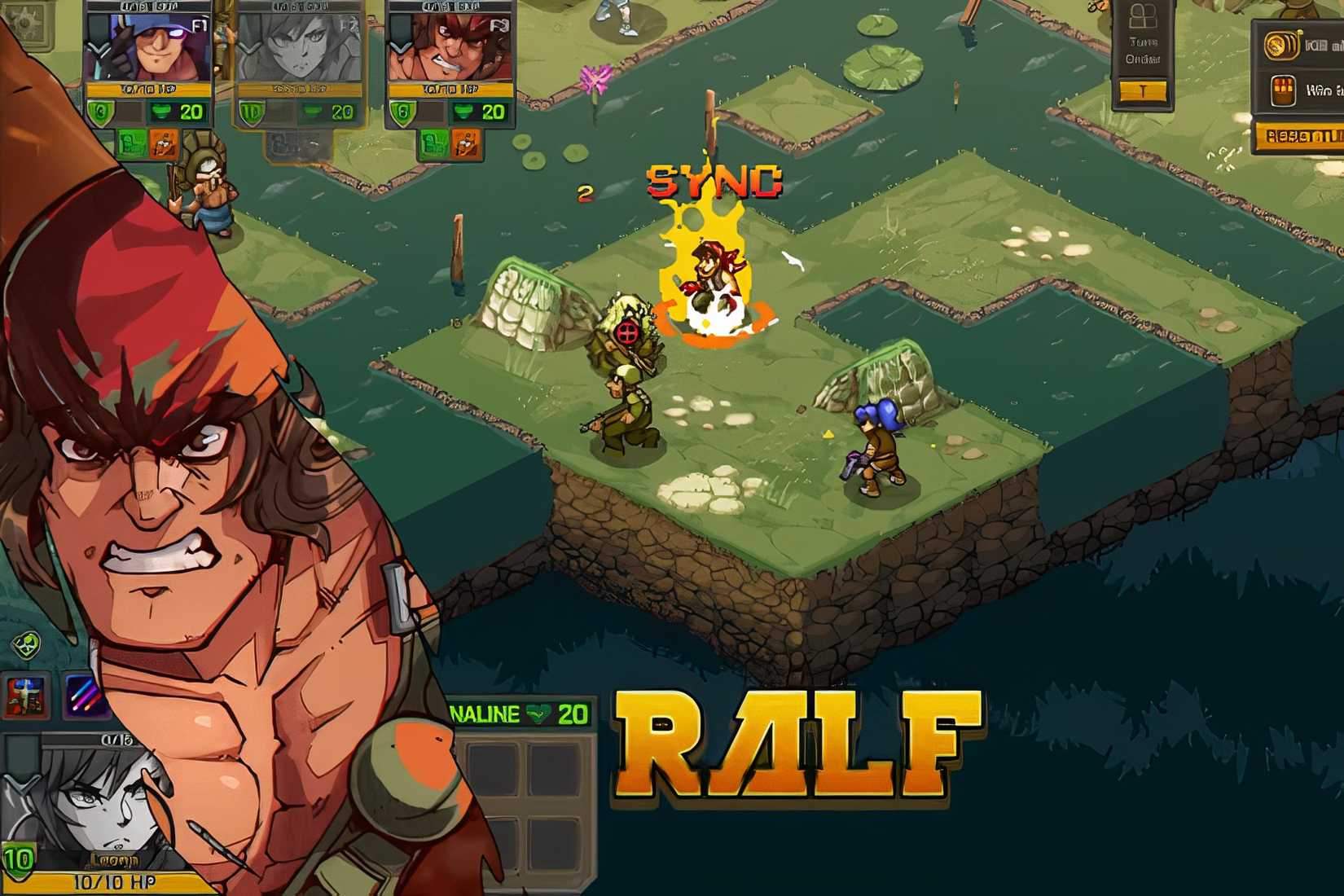The image size is (1344, 896).
Task: Click the cartridge icon beside the Win objective
Action: tap(1283, 90)
